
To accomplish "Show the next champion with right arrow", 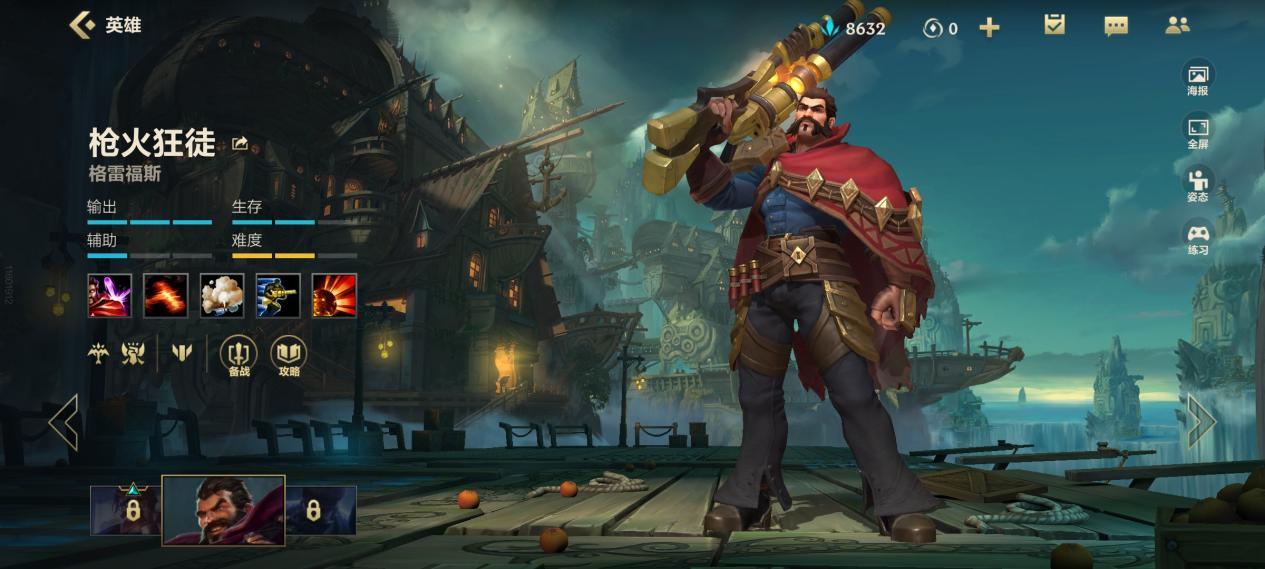I will click(1201, 421).
